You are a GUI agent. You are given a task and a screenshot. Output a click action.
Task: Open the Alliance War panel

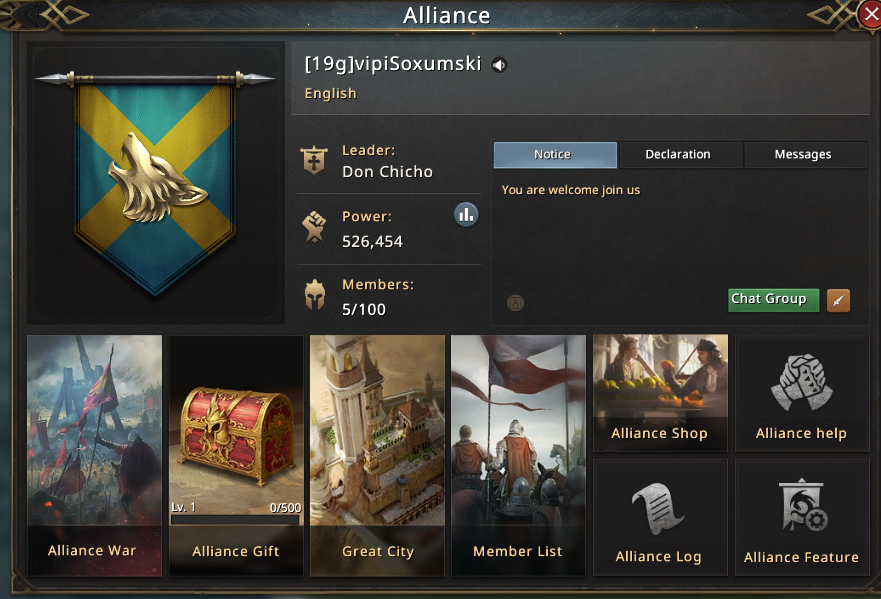coord(94,455)
